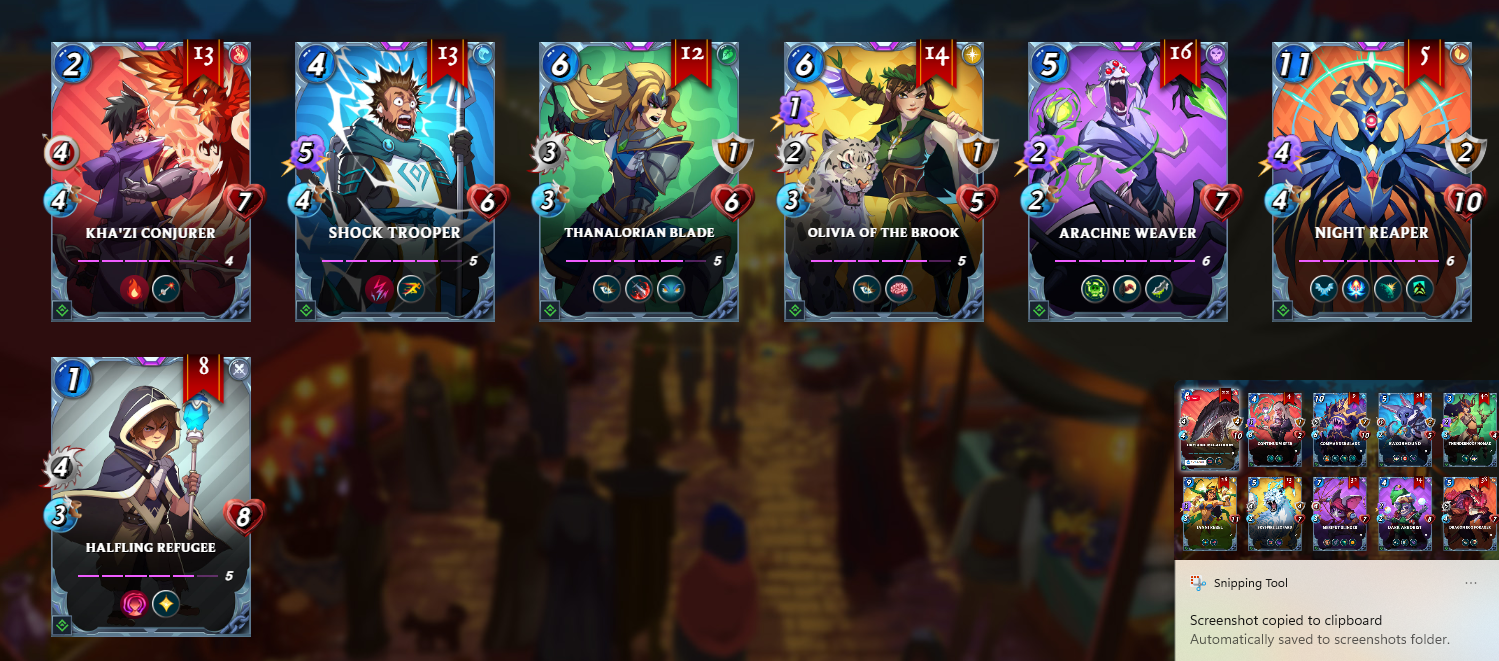Select the Halfling Refugee card
Screen dimensions: 1499x661
(151, 495)
